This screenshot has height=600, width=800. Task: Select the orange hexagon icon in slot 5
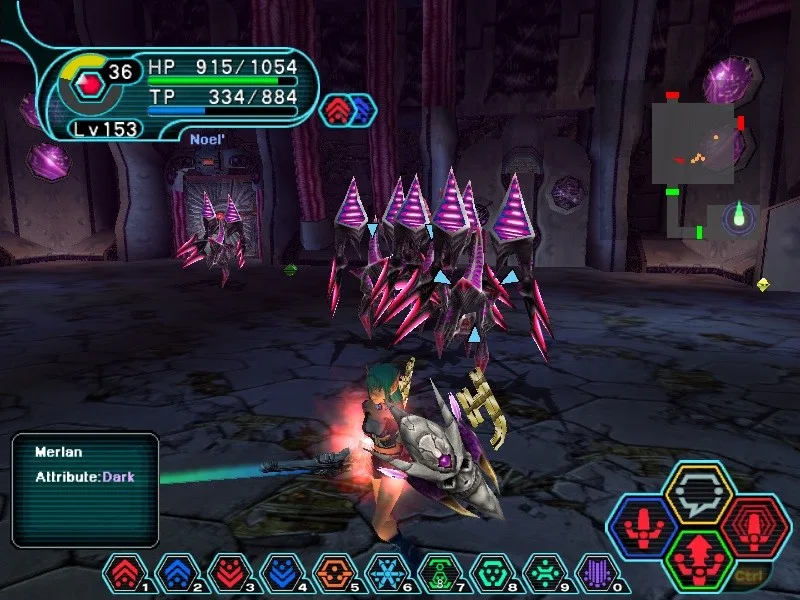click(333, 571)
